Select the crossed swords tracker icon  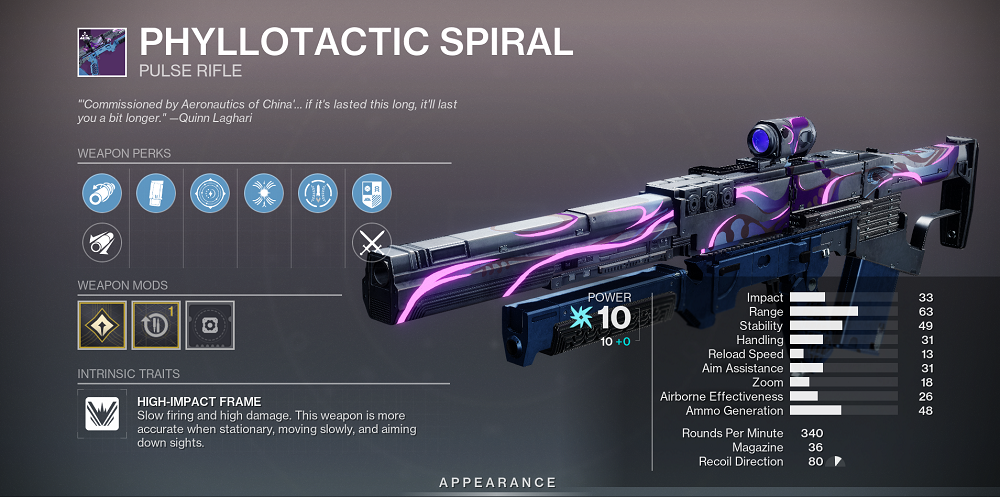pyautogui.click(x=372, y=242)
